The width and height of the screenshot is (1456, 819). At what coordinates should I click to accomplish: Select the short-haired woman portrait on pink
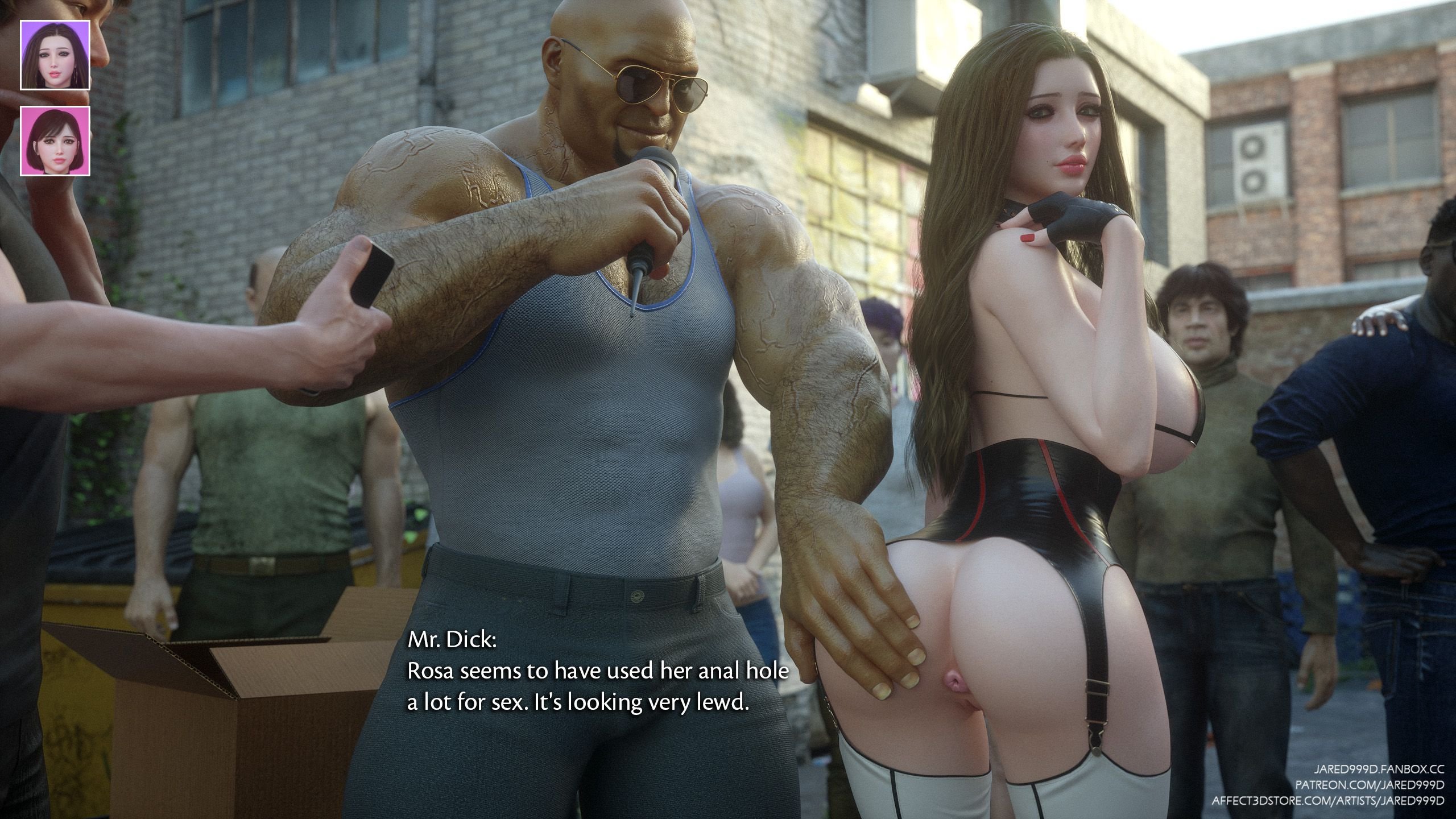tap(55, 141)
